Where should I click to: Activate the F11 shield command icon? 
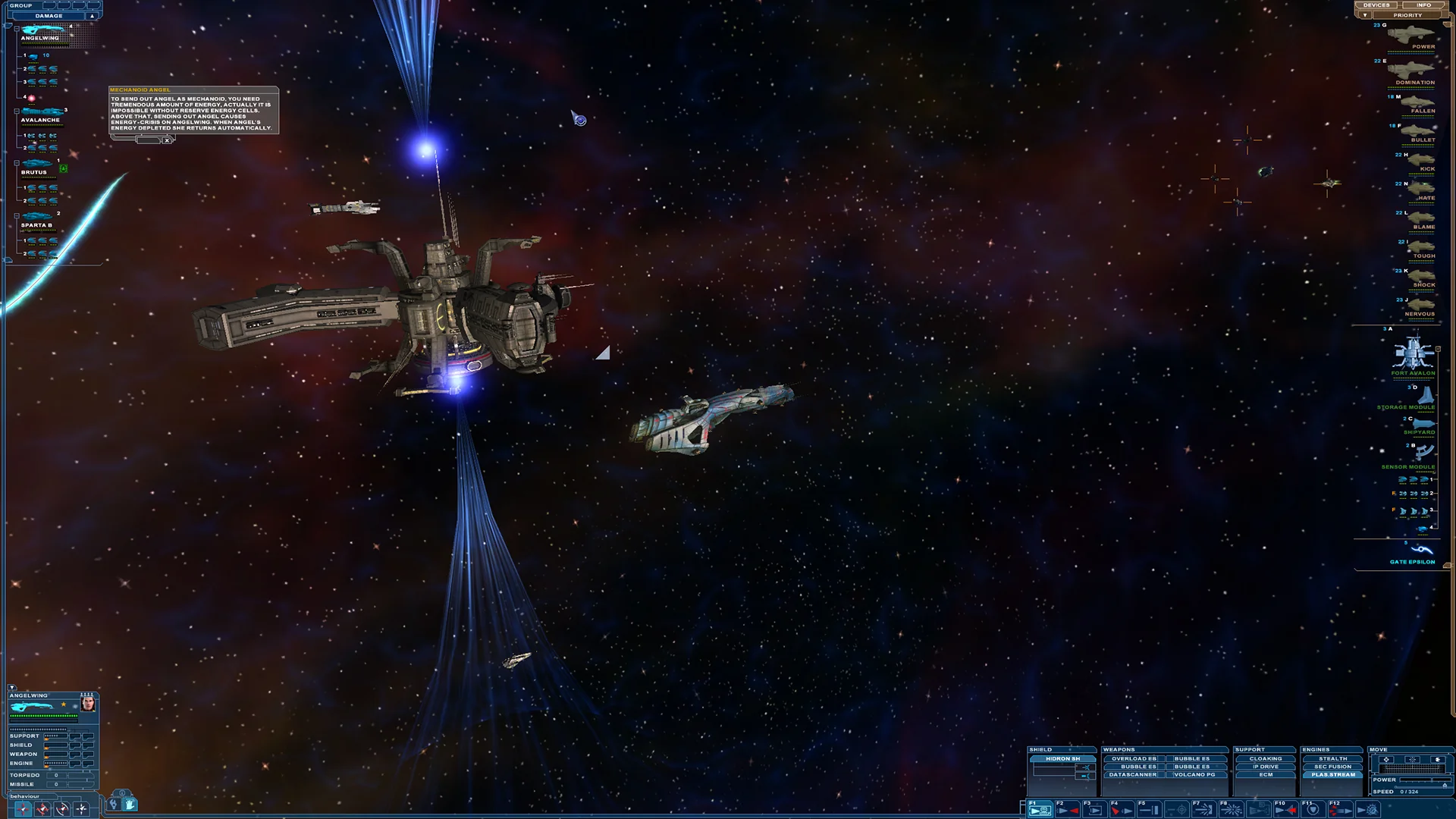(x=1313, y=809)
